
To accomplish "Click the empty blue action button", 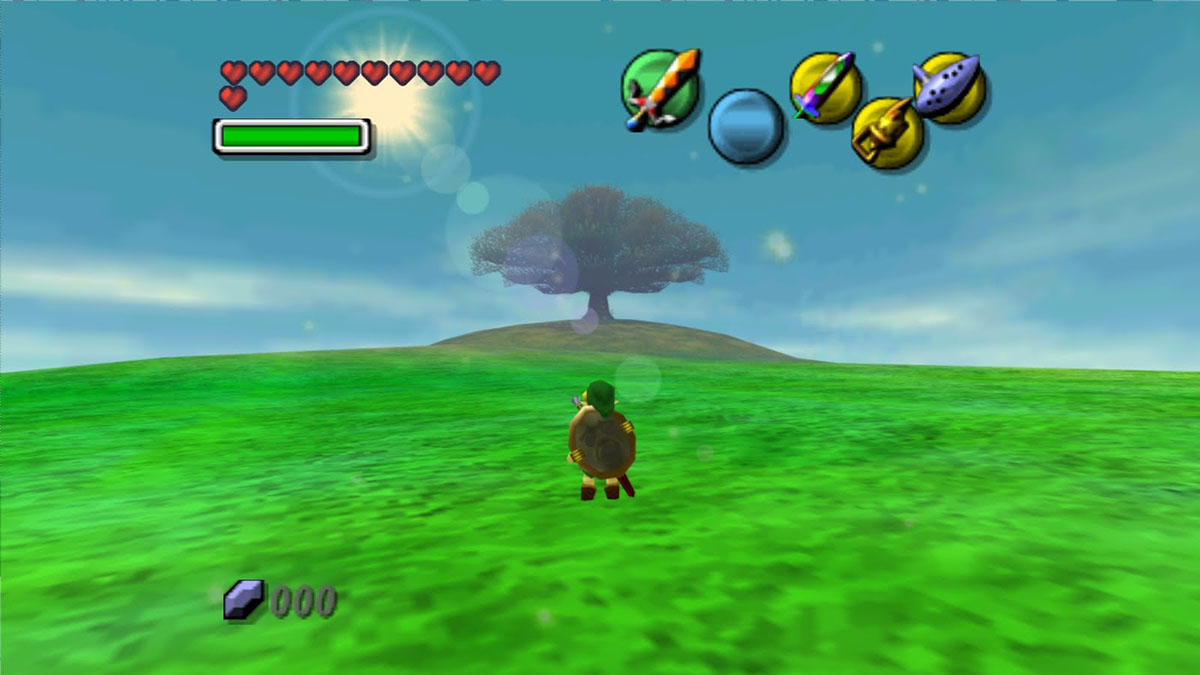I will click(x=746, y=126).
